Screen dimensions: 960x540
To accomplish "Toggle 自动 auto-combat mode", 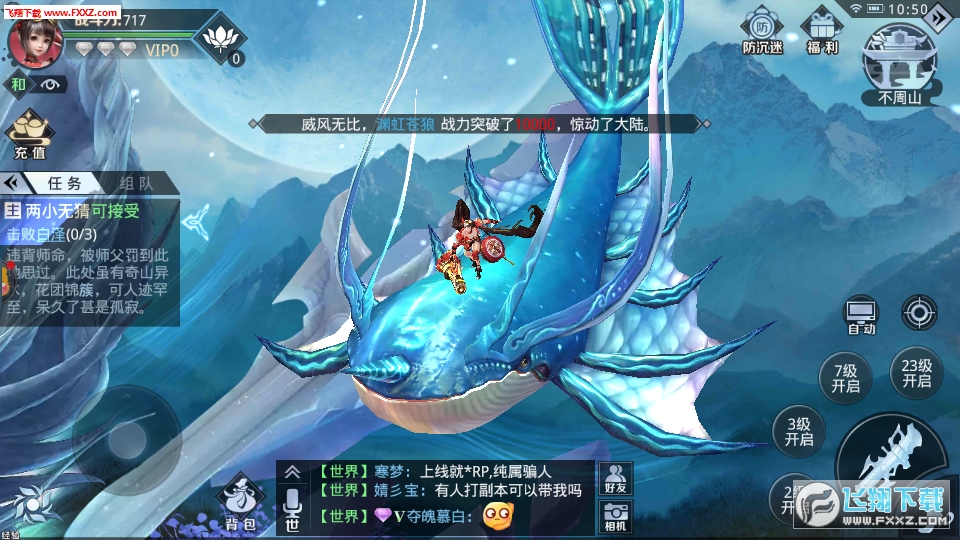I will tap(861, 314).
